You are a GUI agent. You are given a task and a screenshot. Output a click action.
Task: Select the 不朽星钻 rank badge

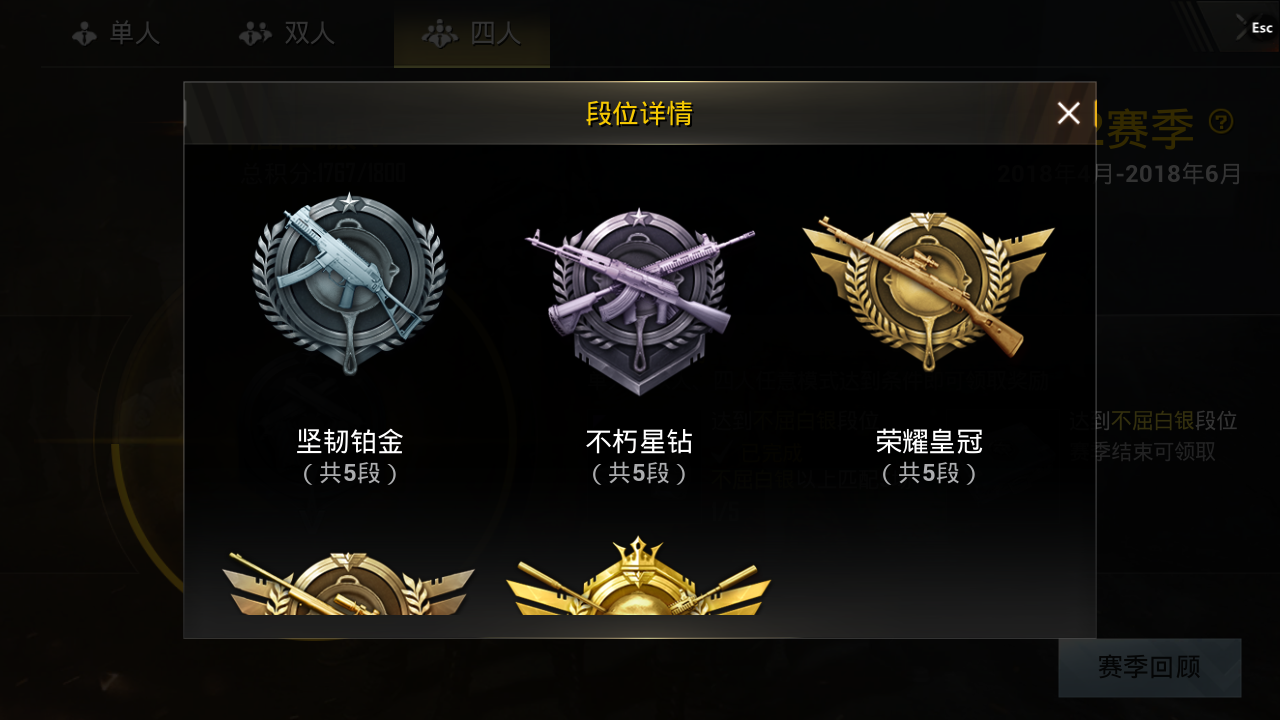click(x=640, y=290)
